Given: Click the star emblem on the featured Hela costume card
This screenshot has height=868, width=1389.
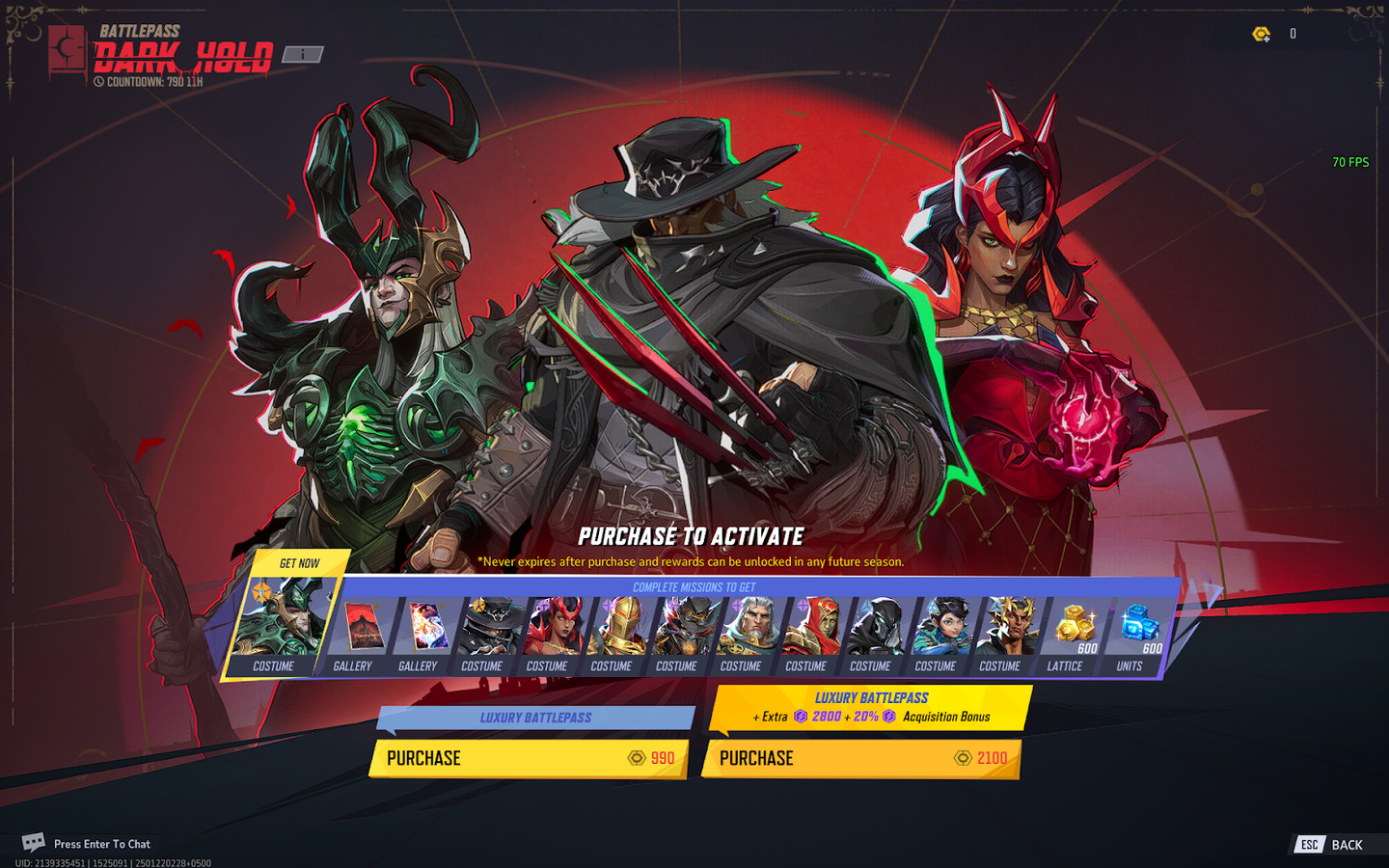Looking at the screenshot, I should (261, 590).
